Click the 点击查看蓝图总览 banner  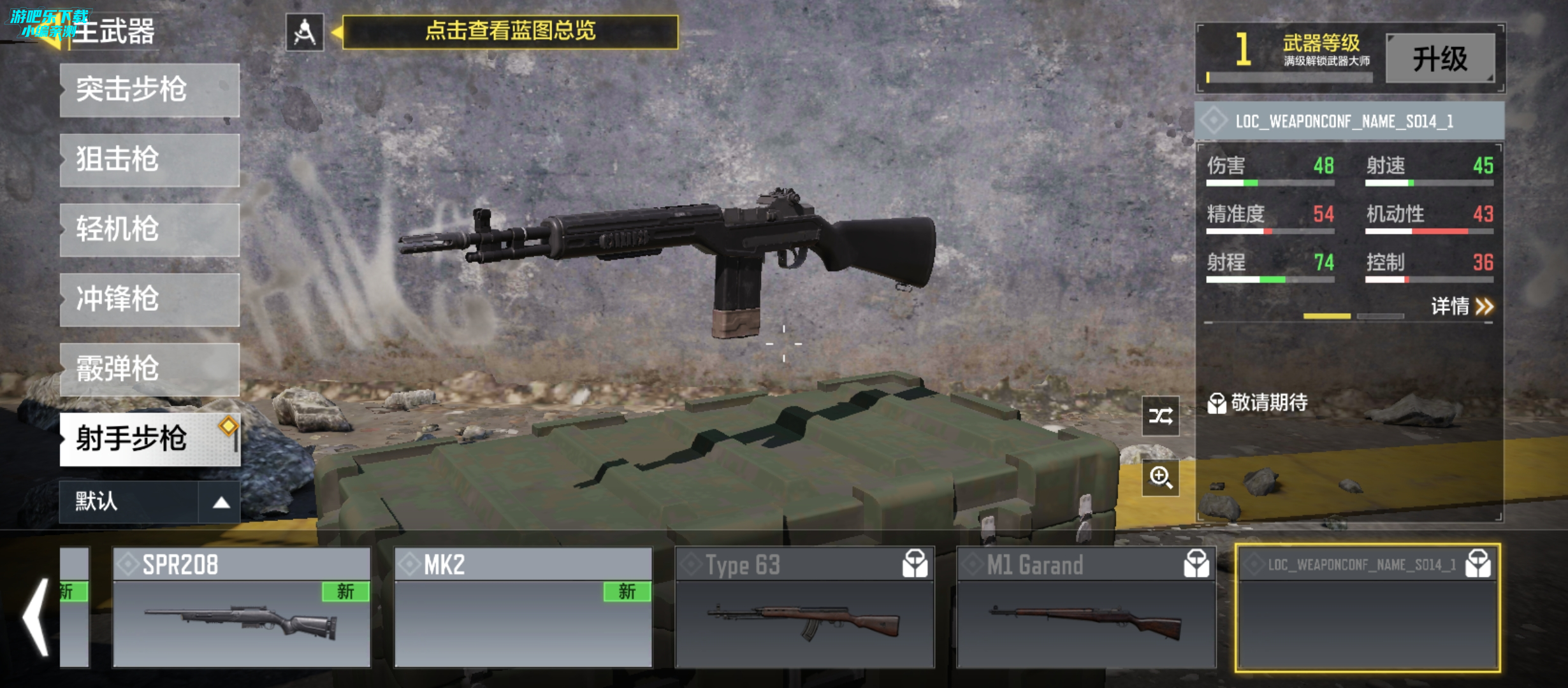510,32
